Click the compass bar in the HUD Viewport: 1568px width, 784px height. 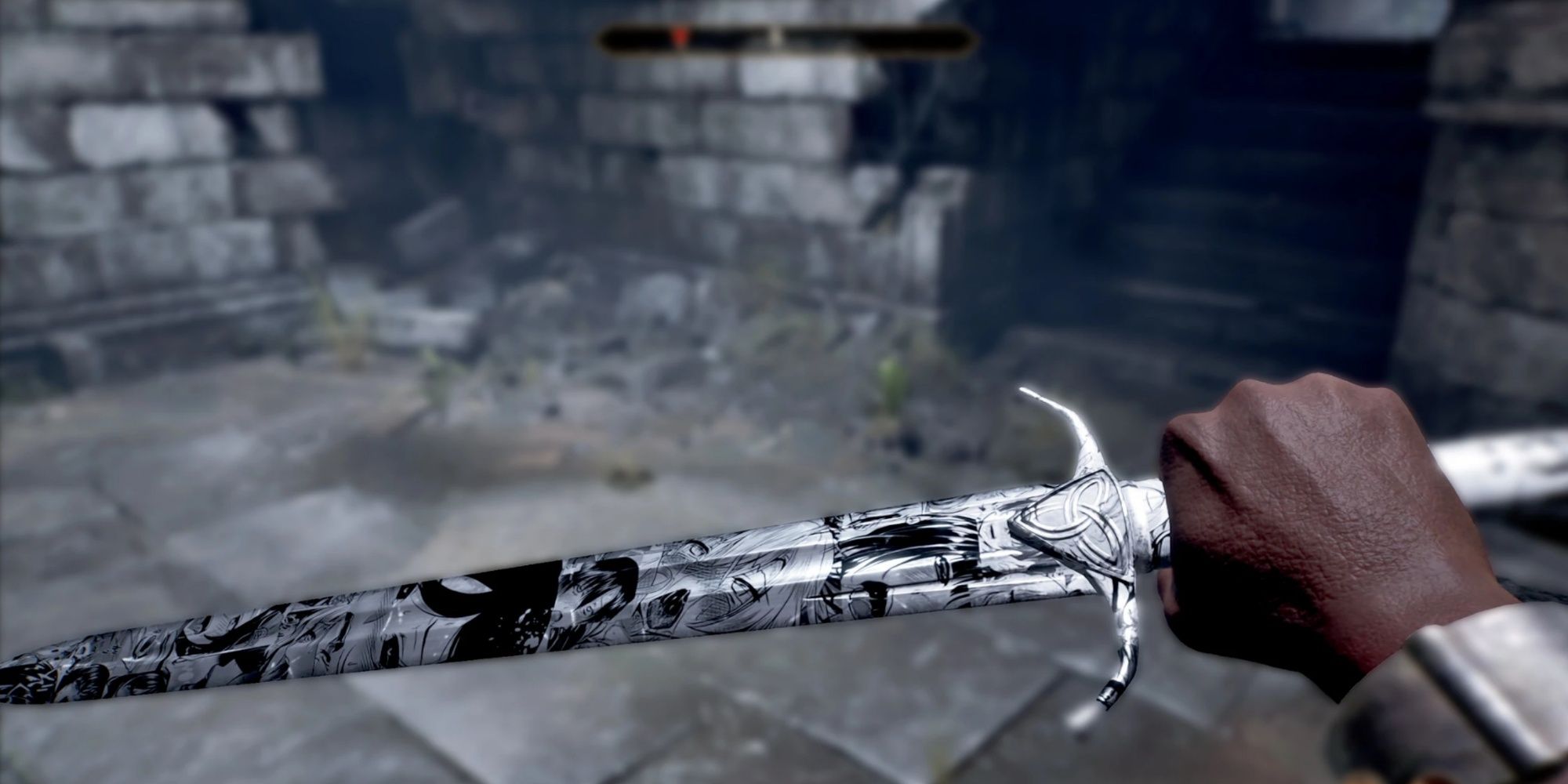787,38
